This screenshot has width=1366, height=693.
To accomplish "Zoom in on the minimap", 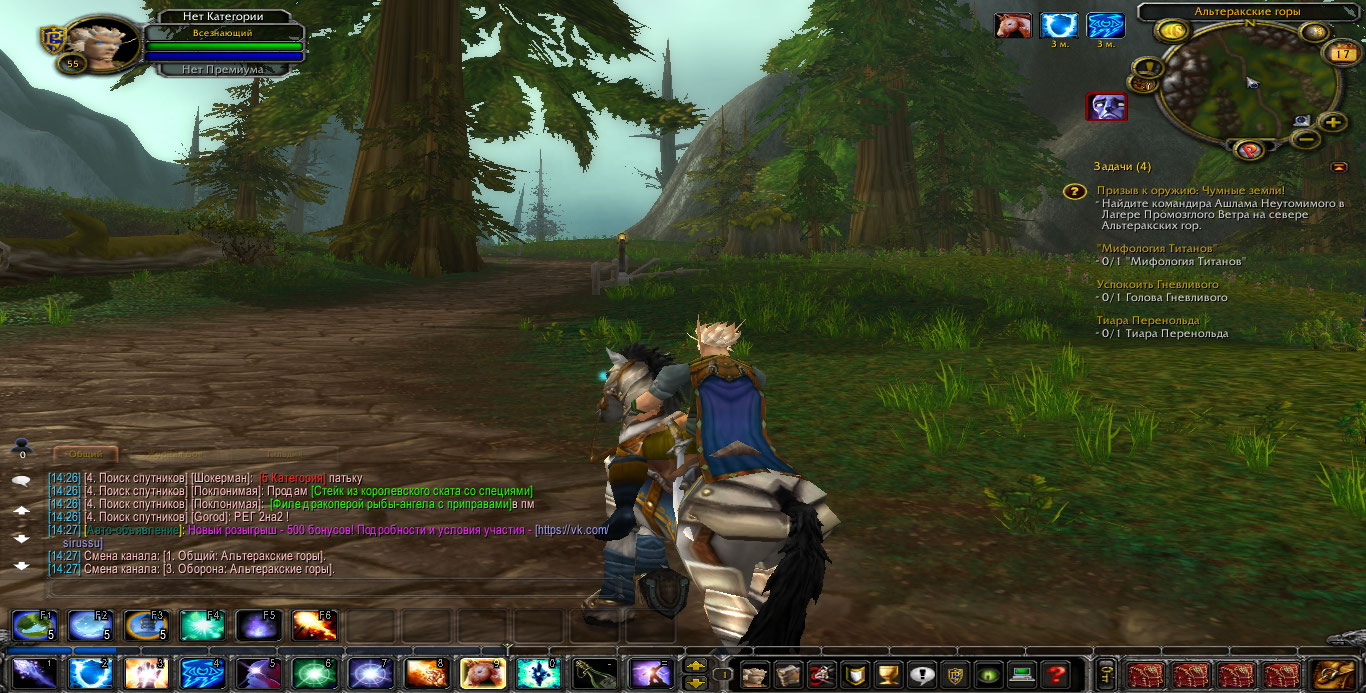I will [x=1333, y=123].
